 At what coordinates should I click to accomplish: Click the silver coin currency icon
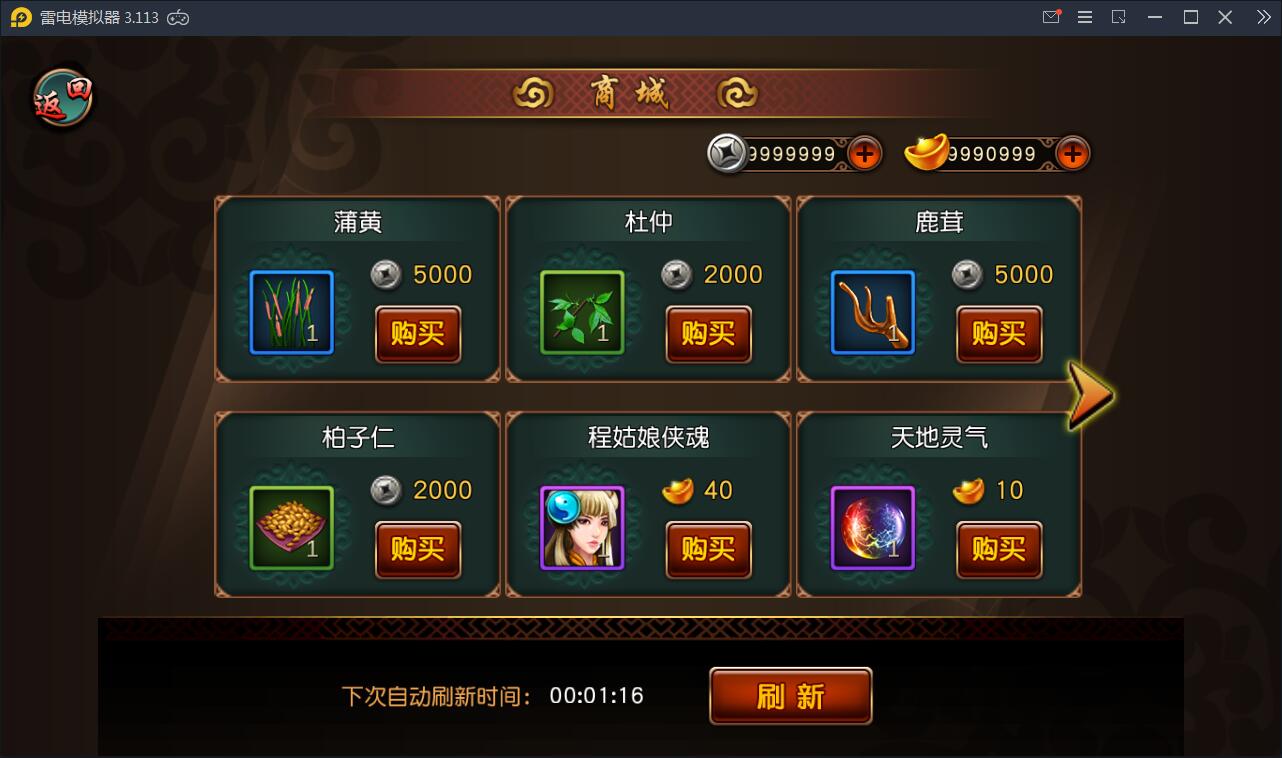pos(729,153)
